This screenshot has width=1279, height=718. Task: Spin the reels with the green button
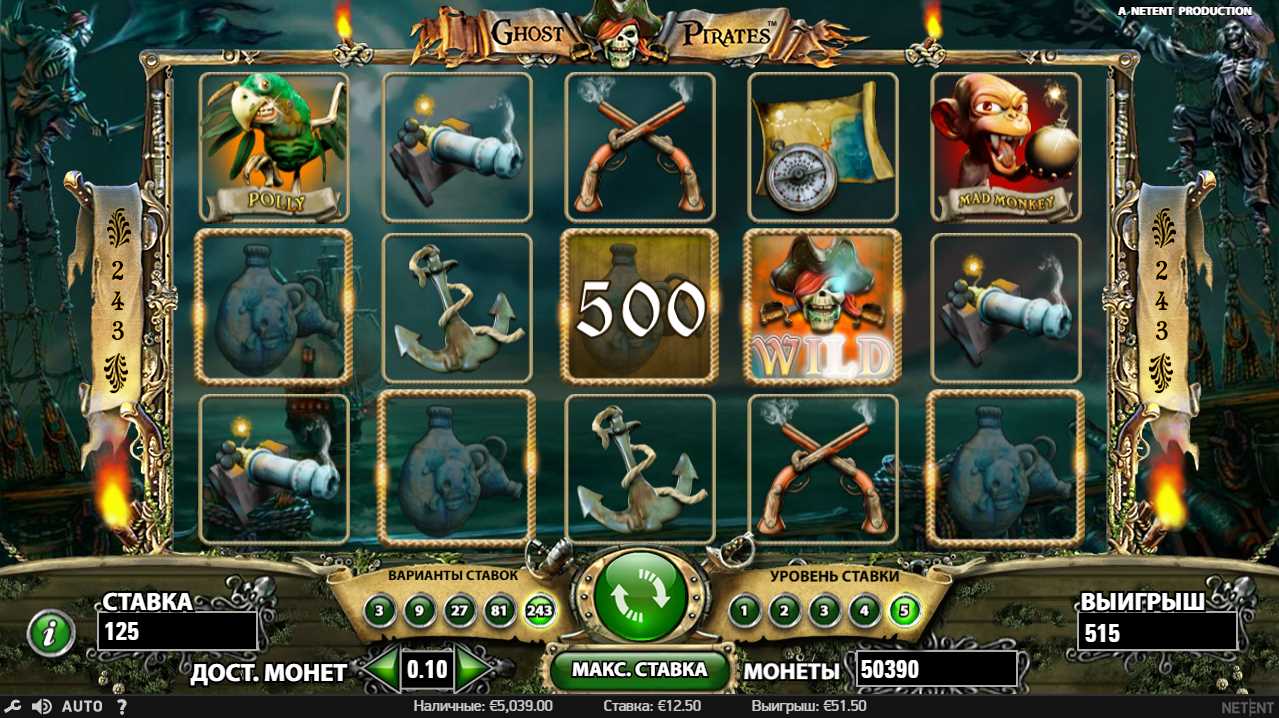point(640,596)
